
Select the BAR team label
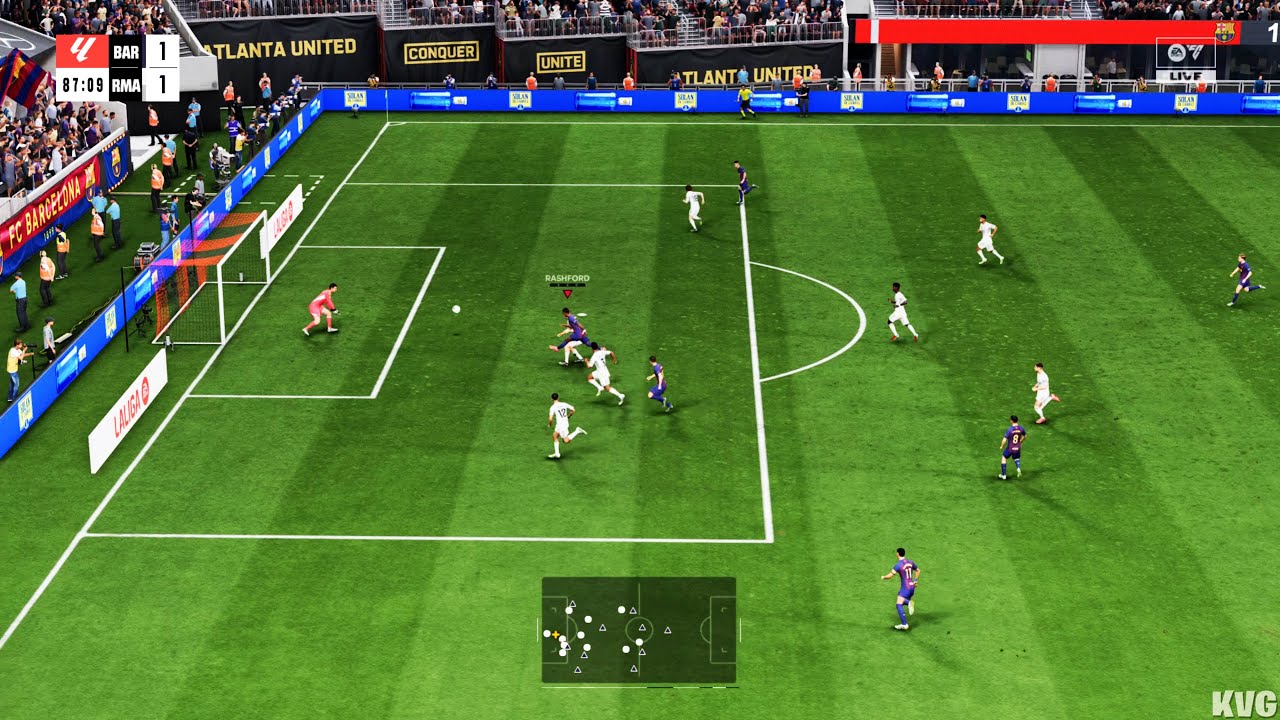[126, 51]
